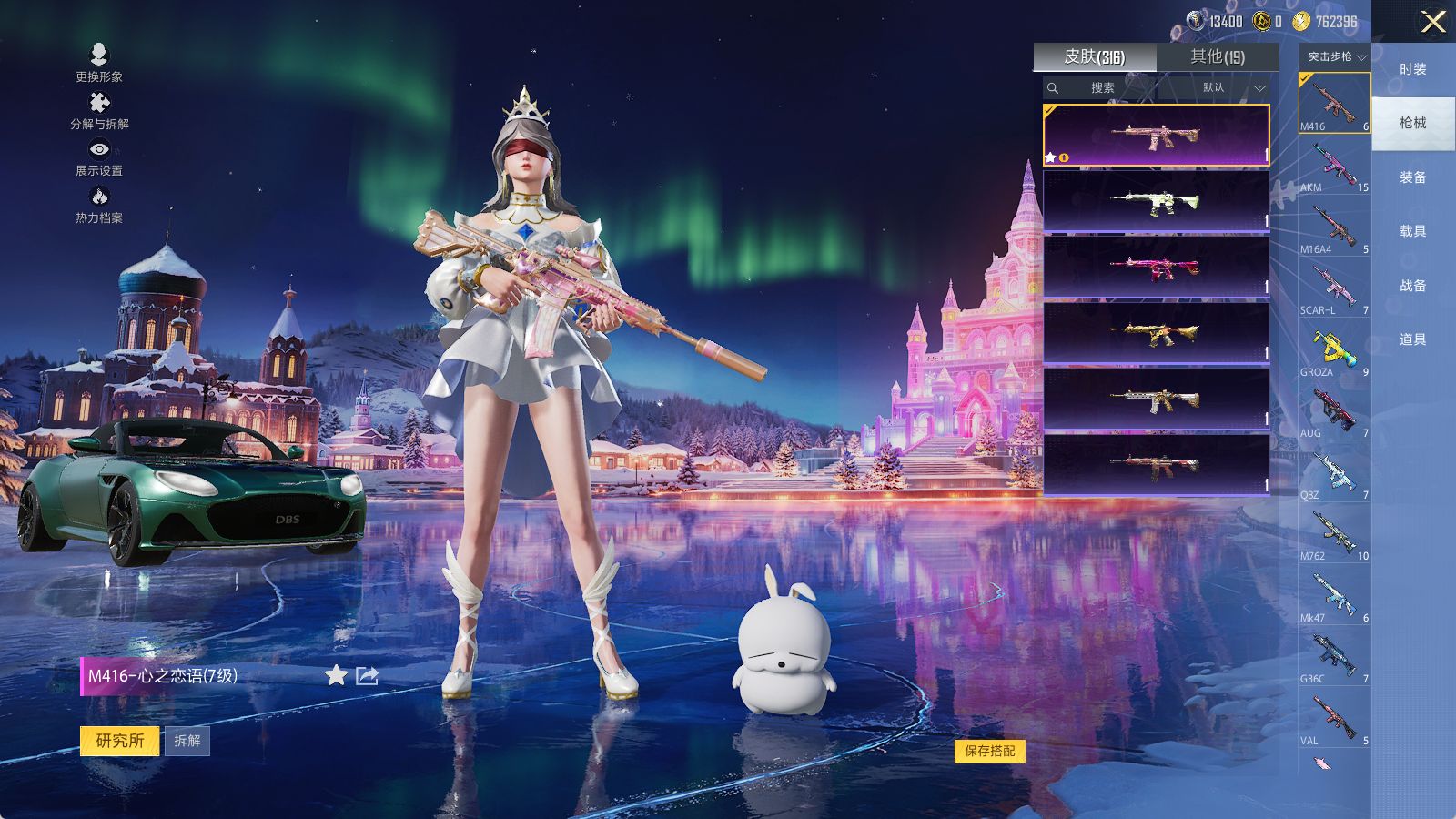The height and width of the screenshot is (819, 1456).
Task: Open the 载具 vehicle category
Action: coord(1413,231)
